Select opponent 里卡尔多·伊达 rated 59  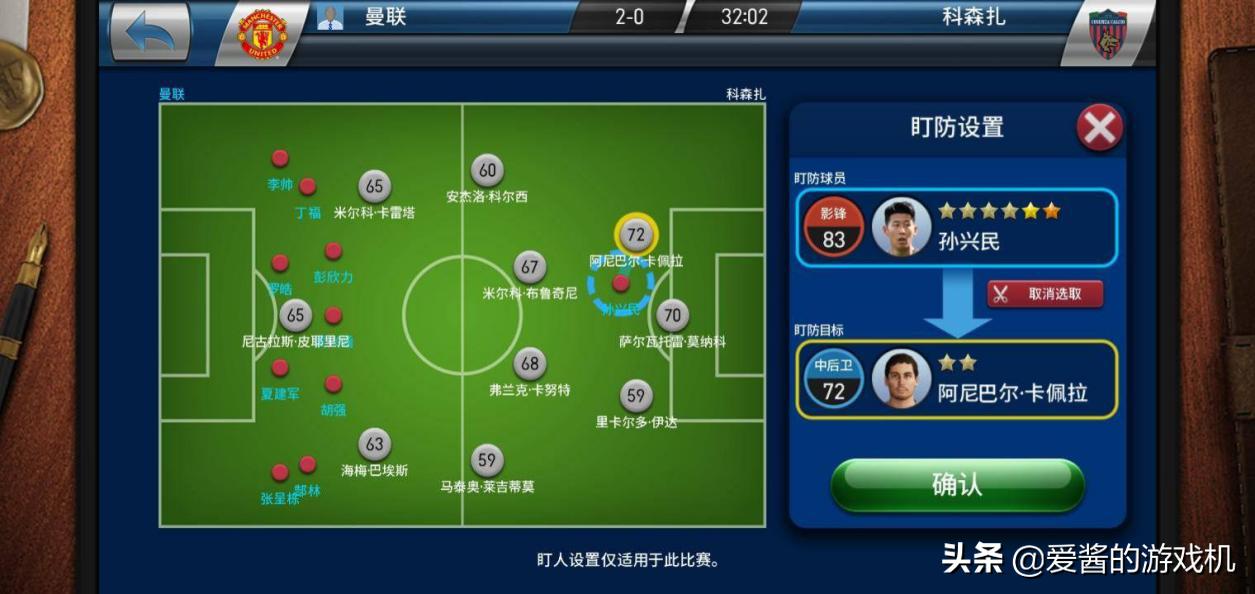(635, 396)
